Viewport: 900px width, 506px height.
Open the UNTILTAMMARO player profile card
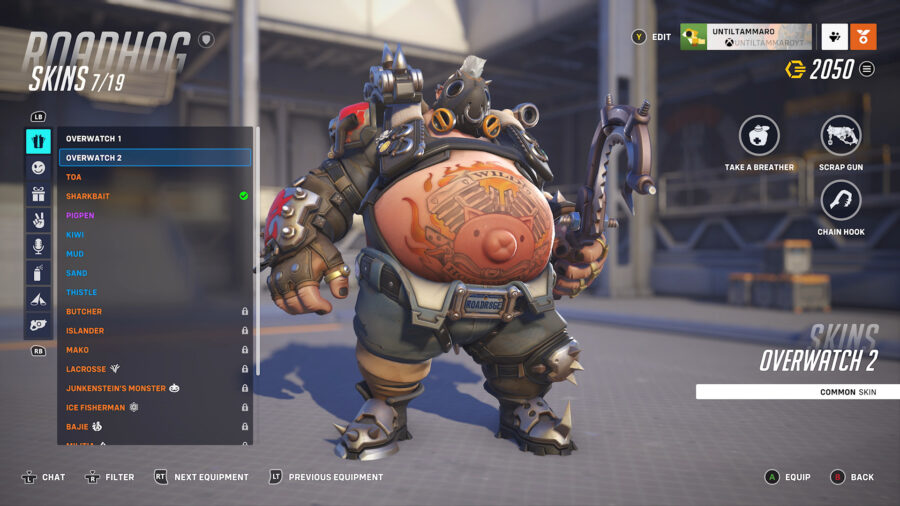[745, 37]
